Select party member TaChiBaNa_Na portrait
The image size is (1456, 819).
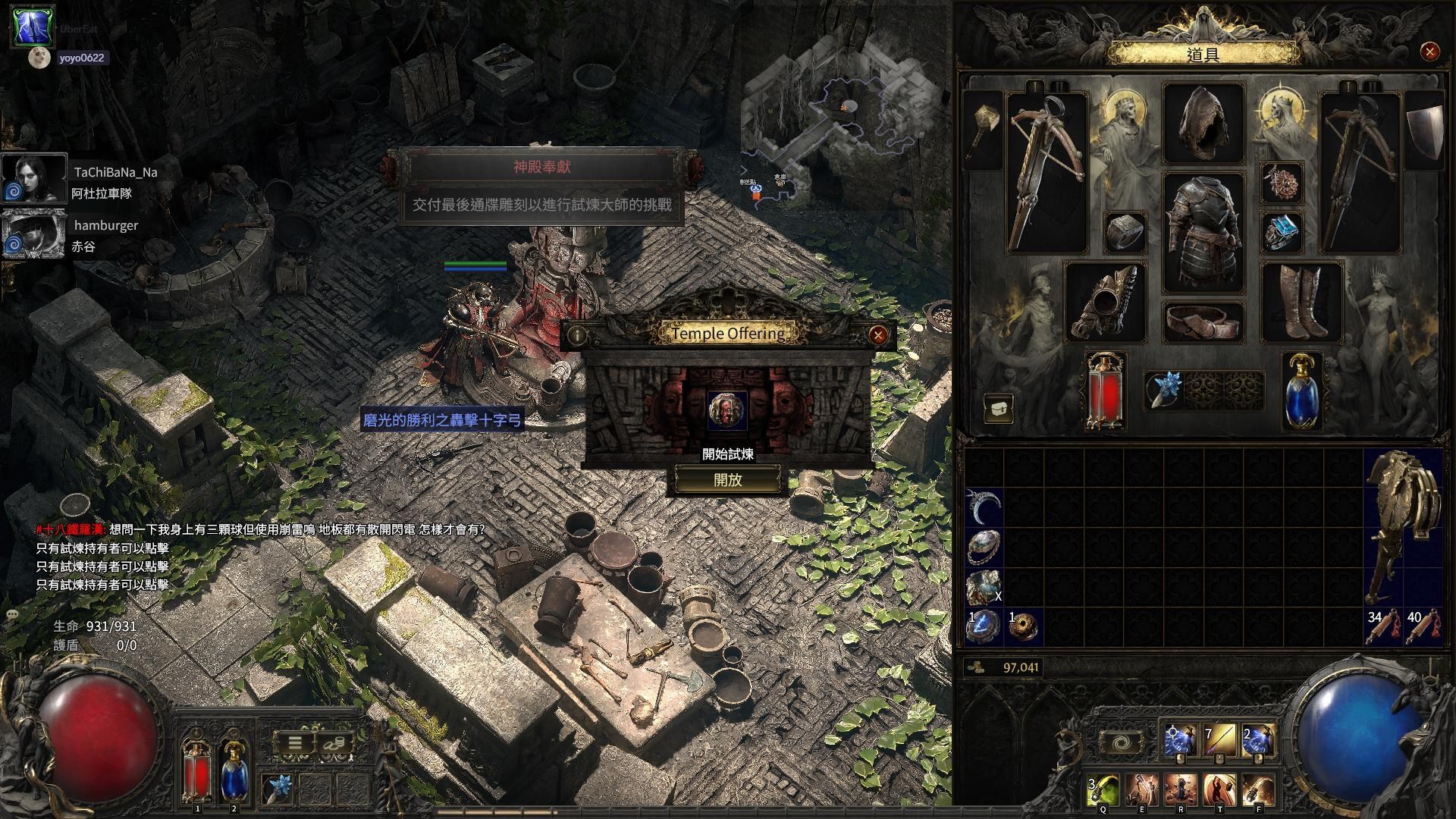click(x=34, y=179)
